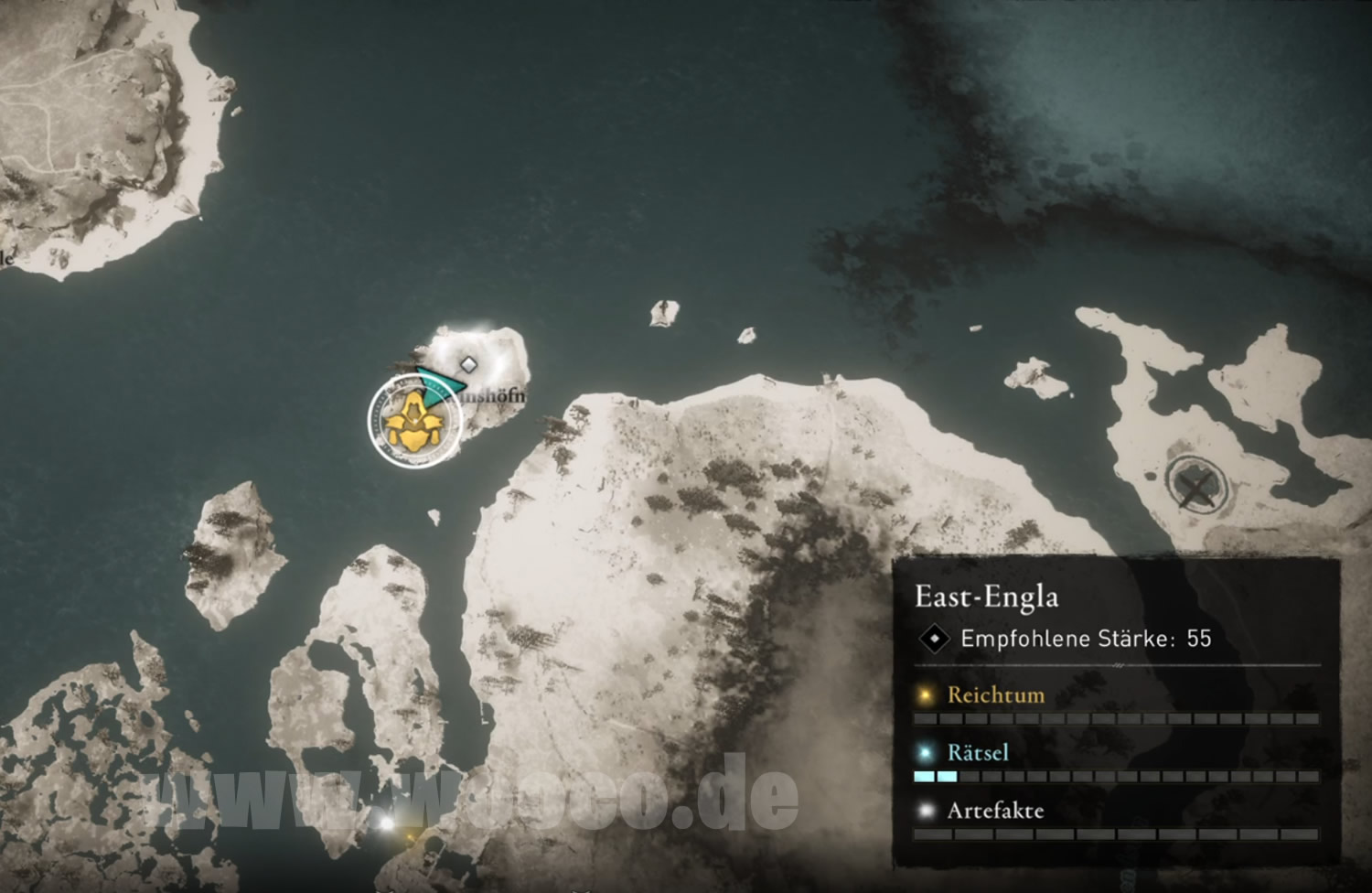The width and height of the screenshot is (1372, 893).
Task: Click the white diamond marker on the island
Action: [468, 364]
